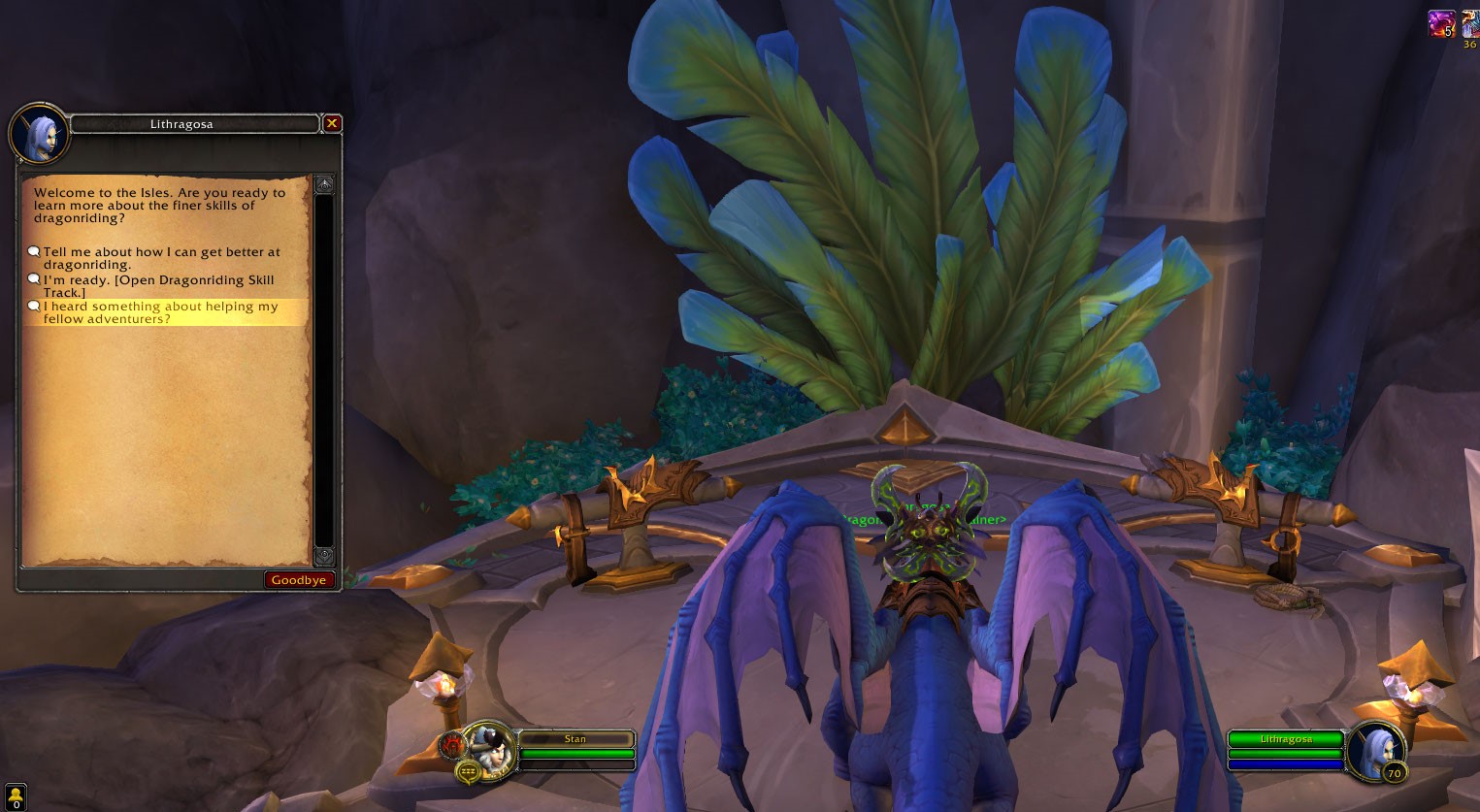Click the Goodbye button
Image resolution: width=1480 pixels, height=812 pixels.
[299, 580]
